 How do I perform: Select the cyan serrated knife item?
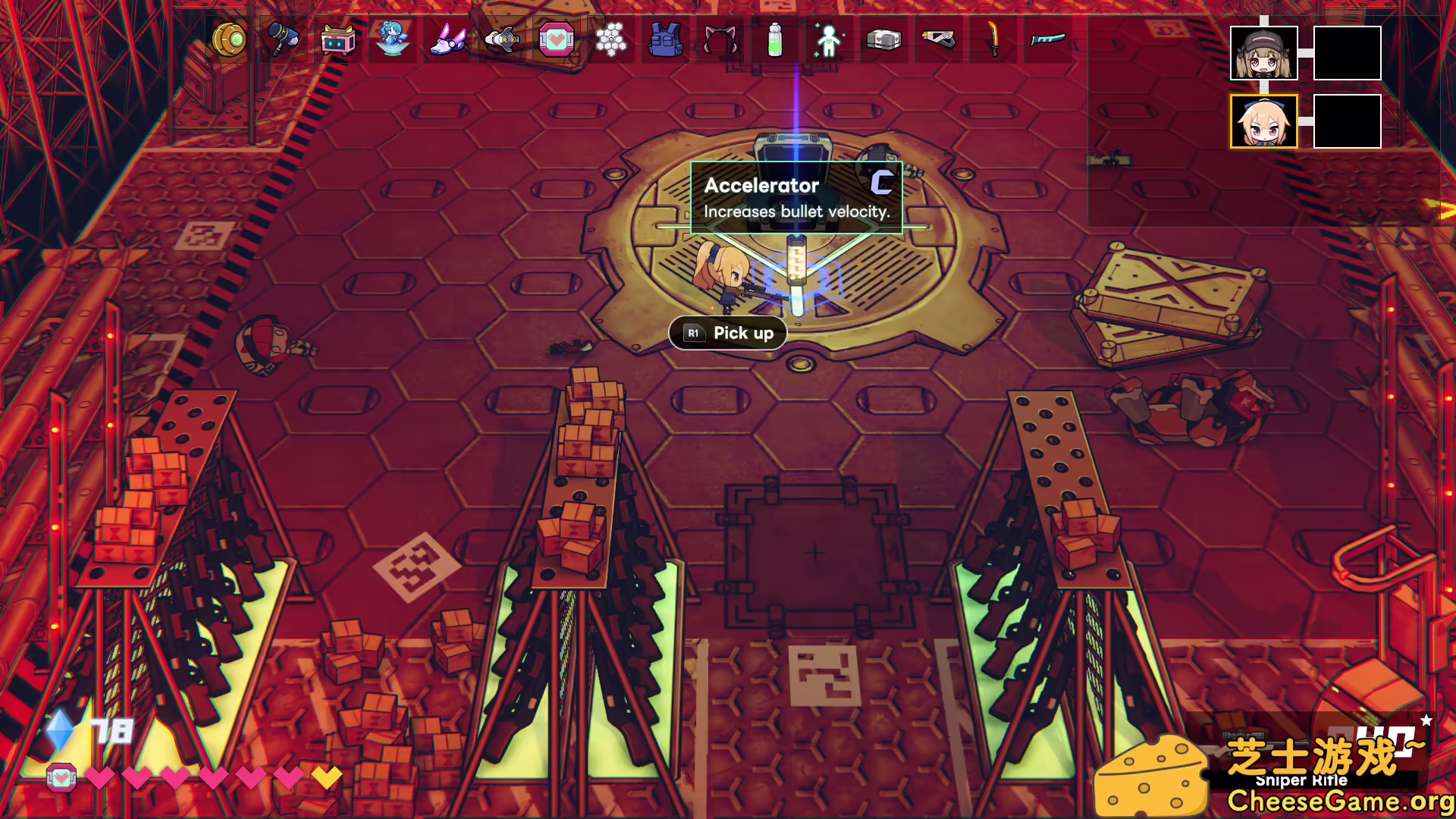point(1048,39)
